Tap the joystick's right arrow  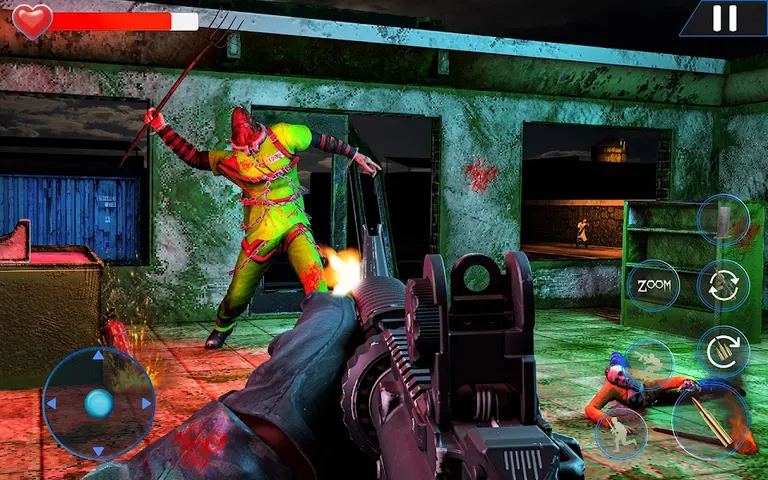(x=146, y=403)
